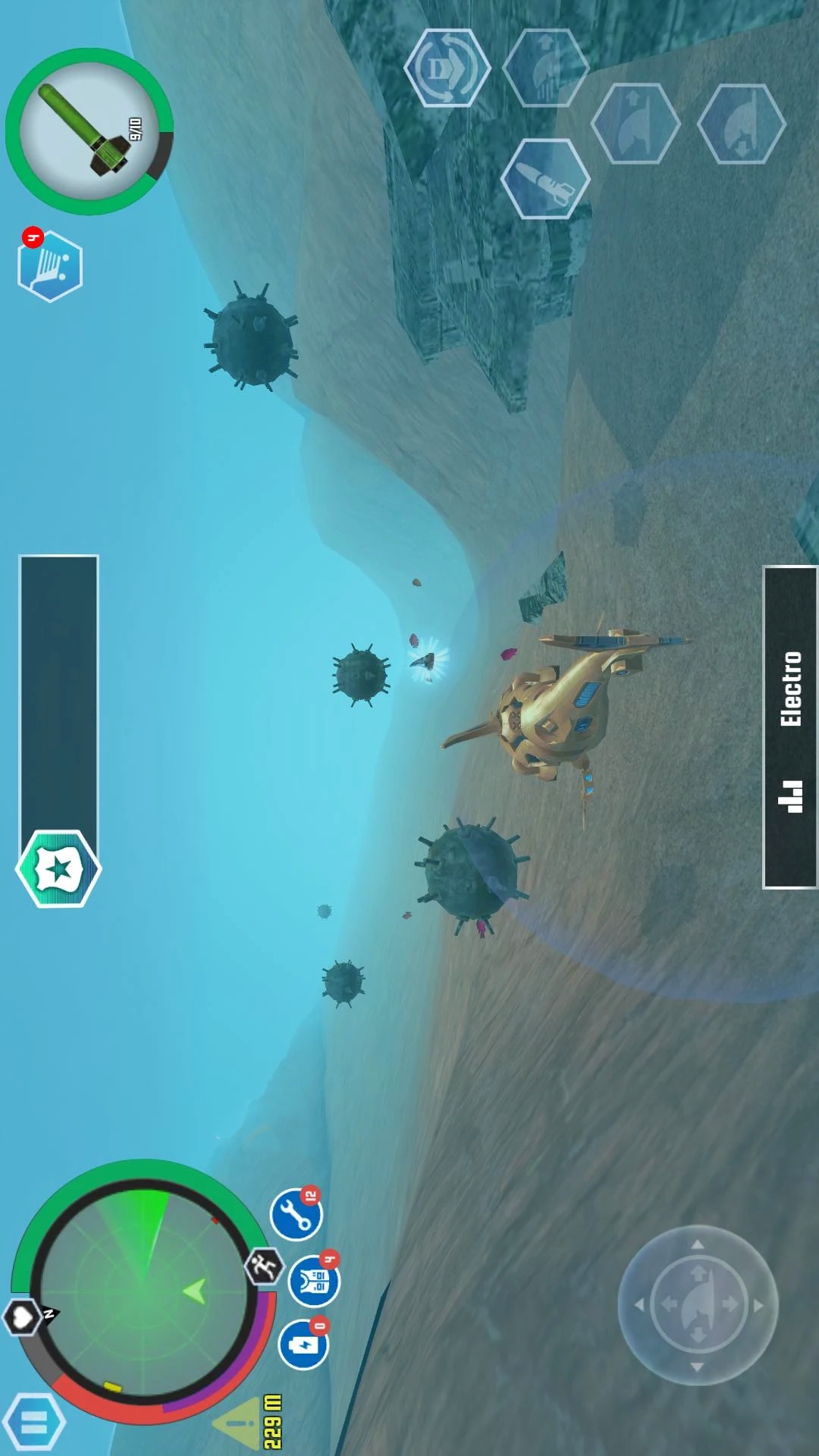The width and height of the screenshot is (819, 1456).
Task: Select the green rocket launcher weapon wheel
Action: 89,132
